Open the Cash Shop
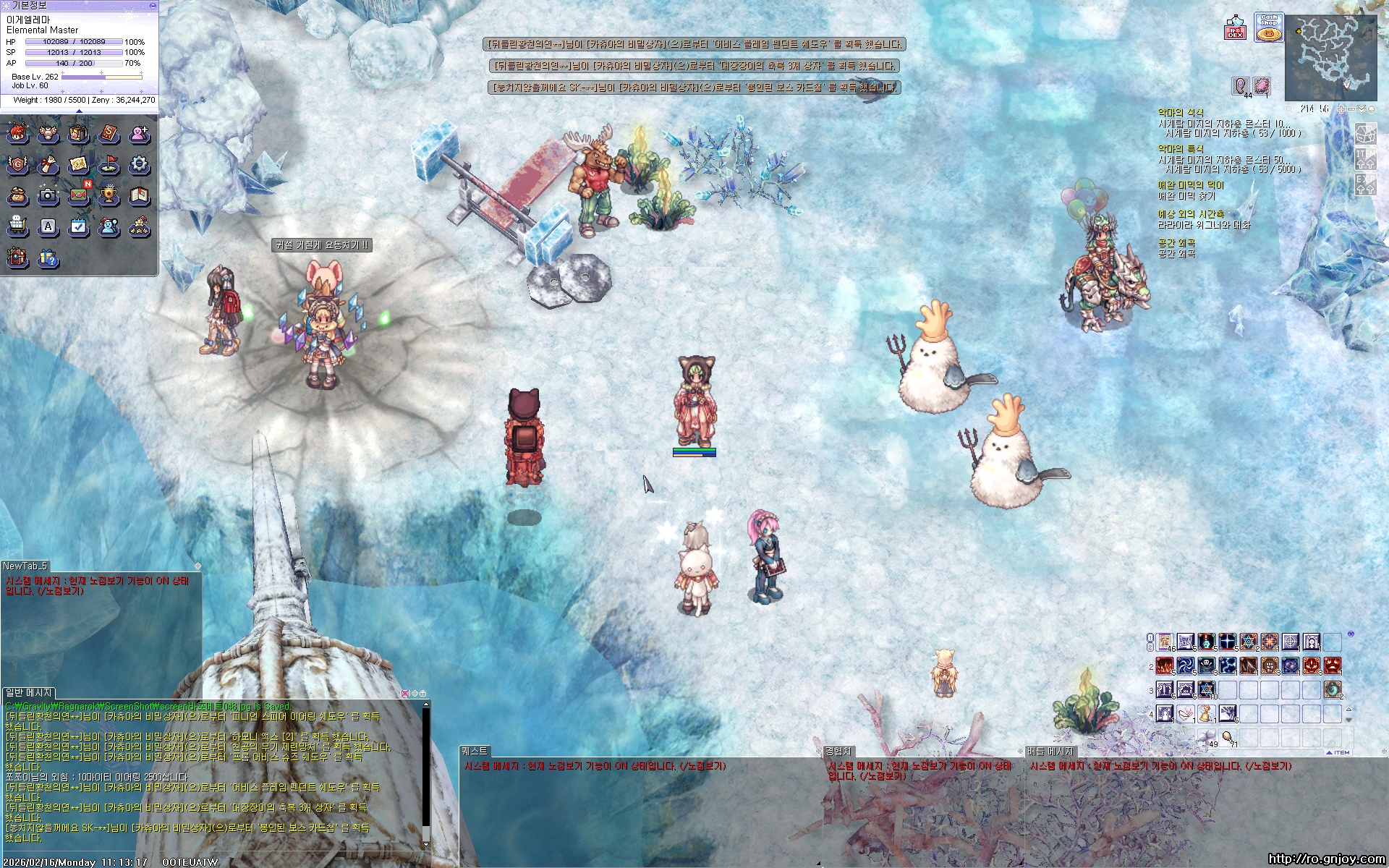This screenshot has height=868, width=1389. [x=1268, y=27]
